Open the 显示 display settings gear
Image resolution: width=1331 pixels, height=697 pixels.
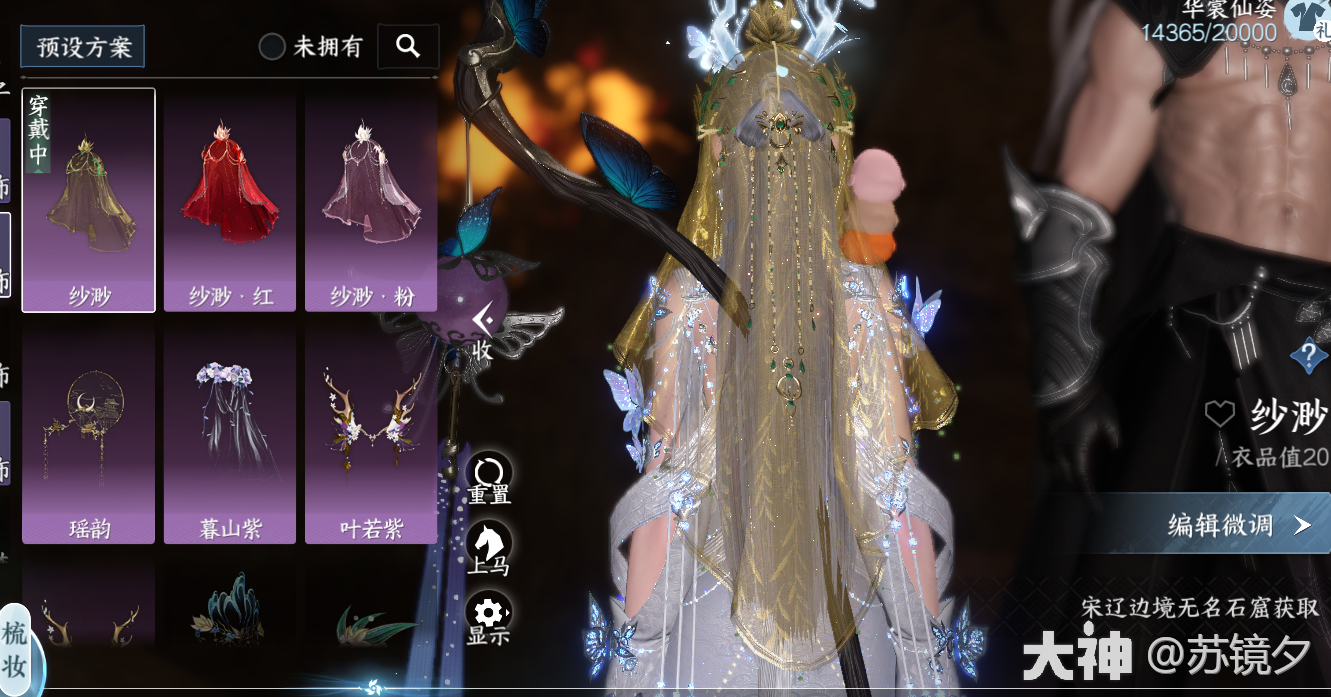click(489, 618)
